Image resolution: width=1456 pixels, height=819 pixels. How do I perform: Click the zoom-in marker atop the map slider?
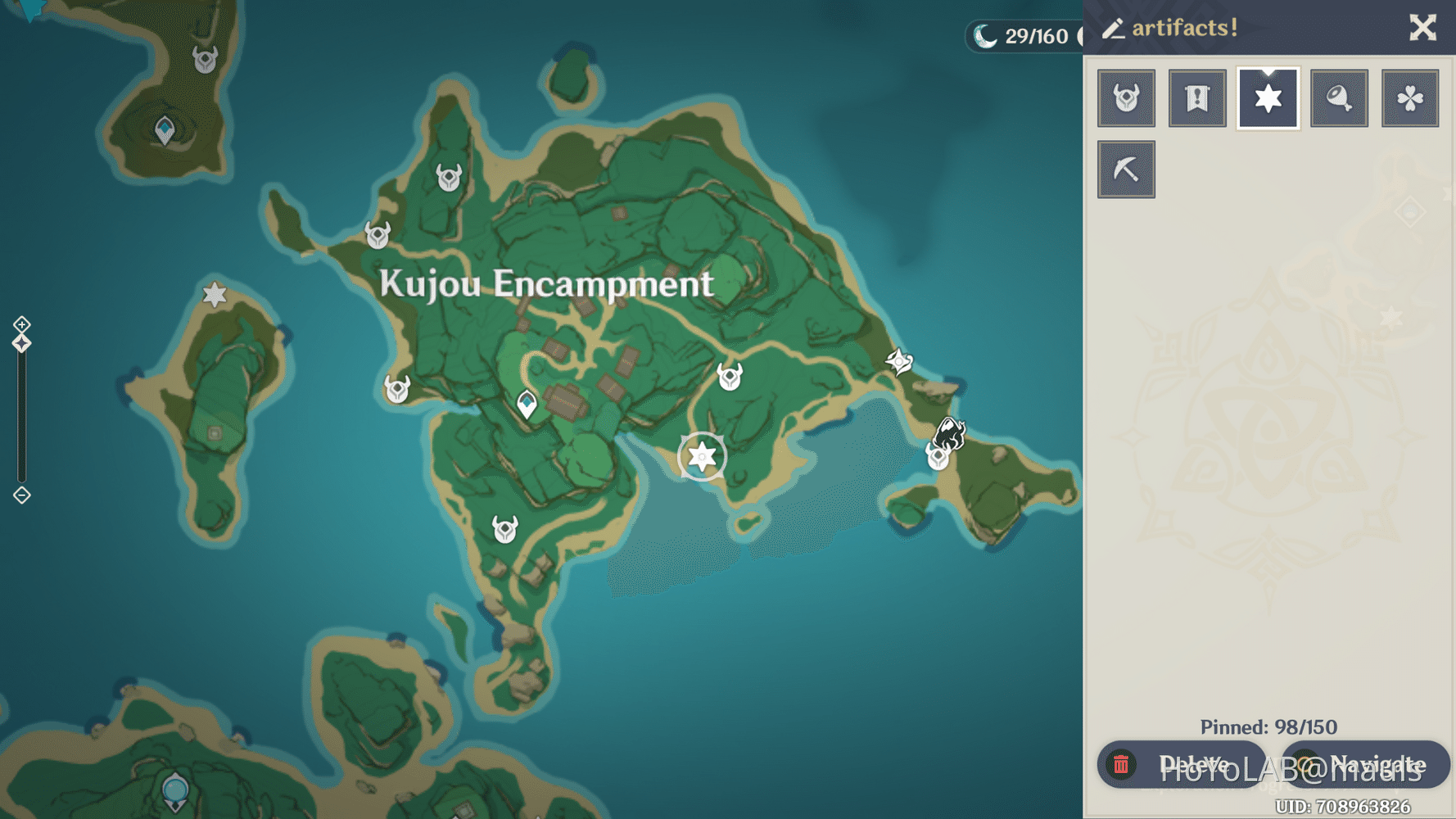click(20, 324)
